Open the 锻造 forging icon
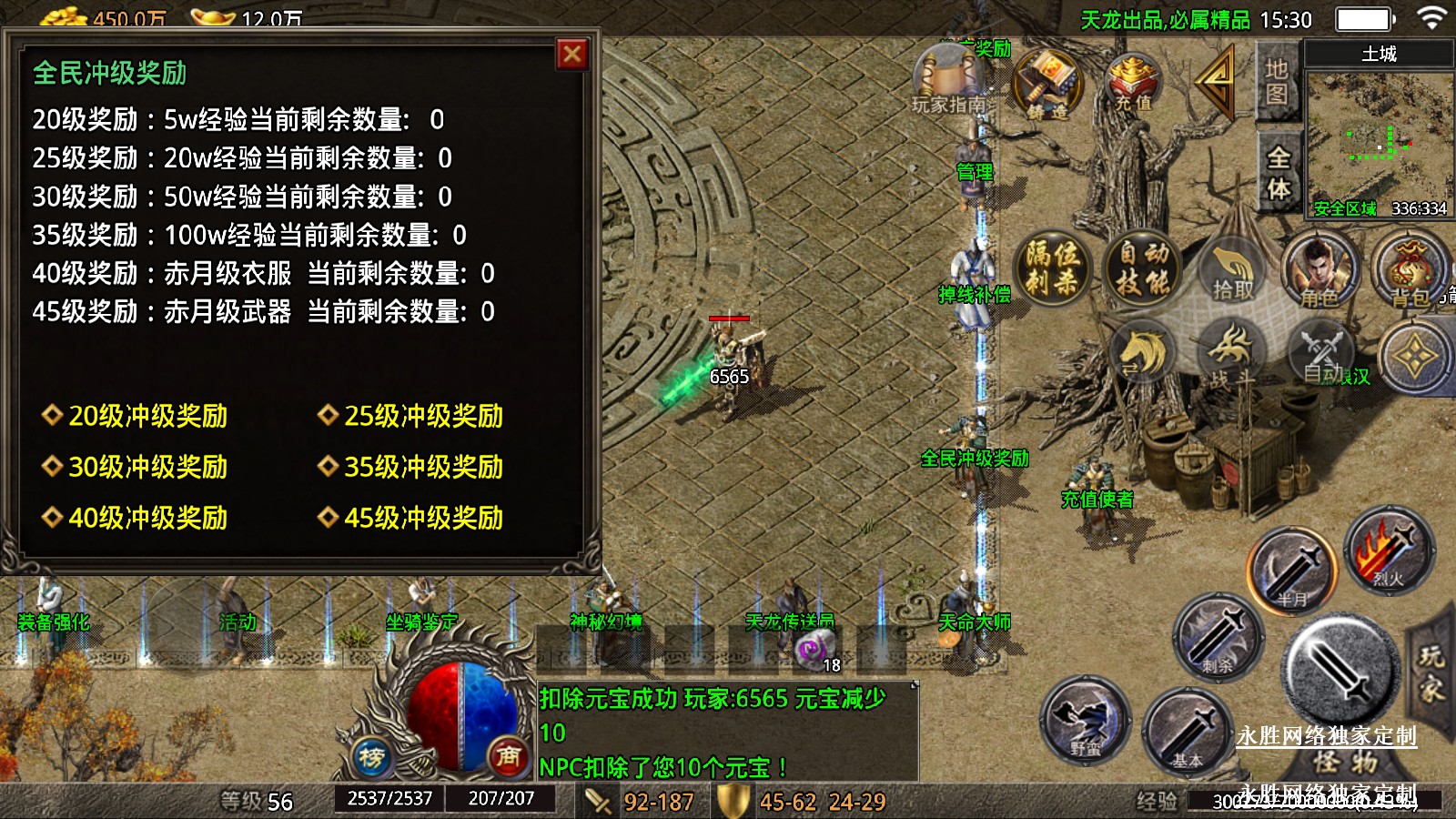Viewport: 1456px width, 819px height. tap(1048, 85)
